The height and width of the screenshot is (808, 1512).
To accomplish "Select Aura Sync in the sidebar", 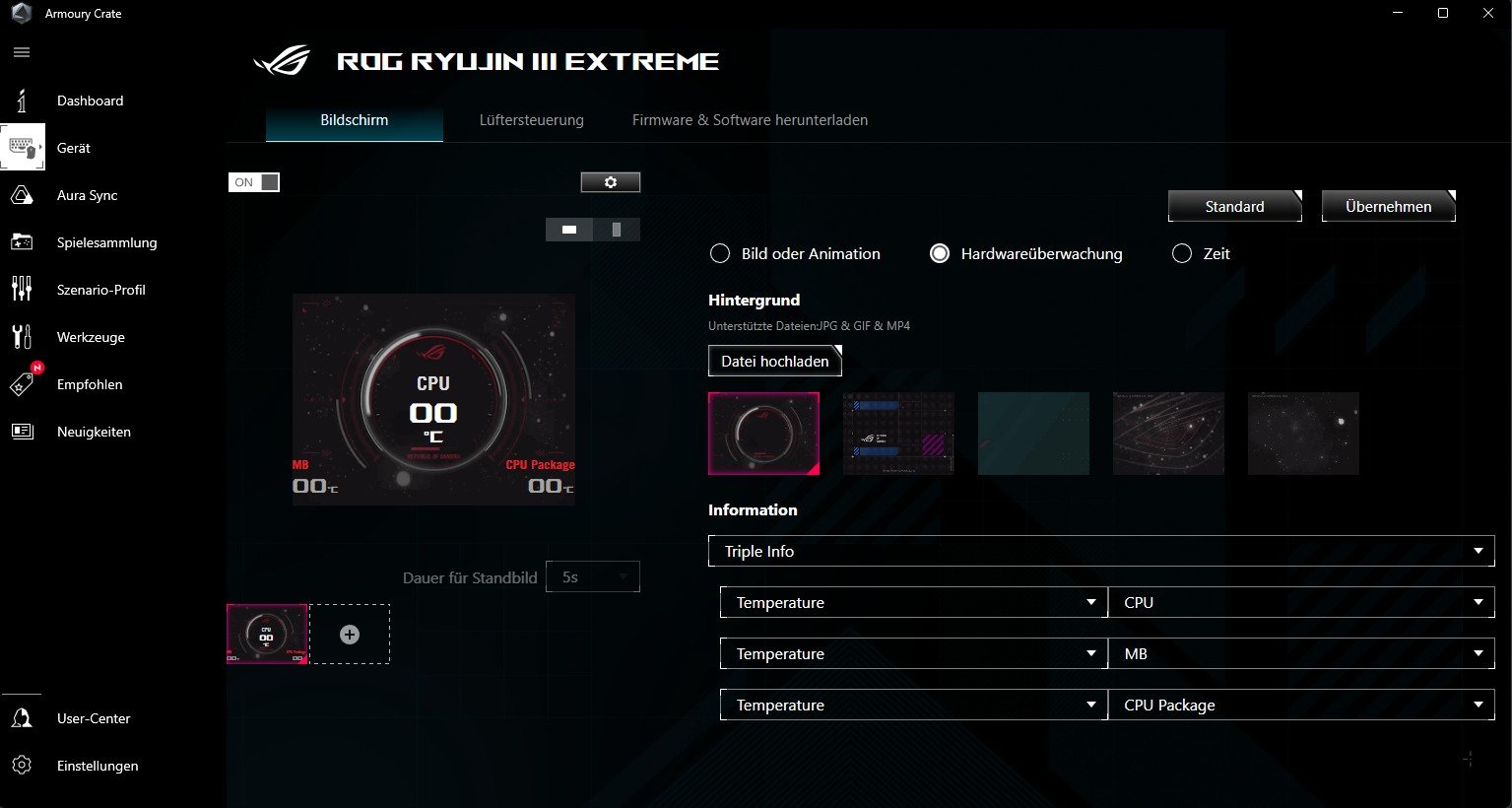I will pyautogui.click(x=87, y=195).
